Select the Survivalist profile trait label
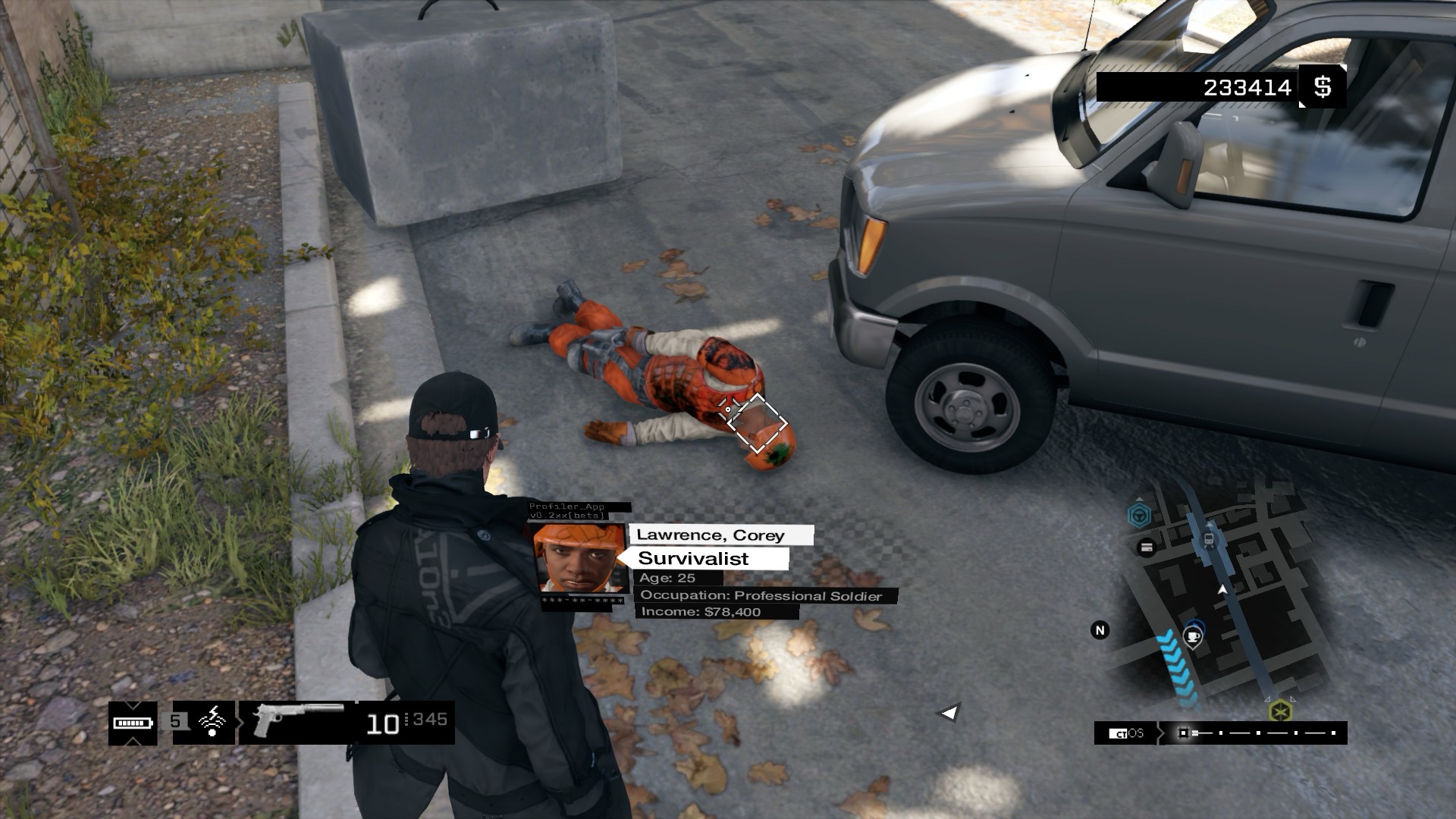This screenshot has height=819, width=1456. tap(693, 559)
